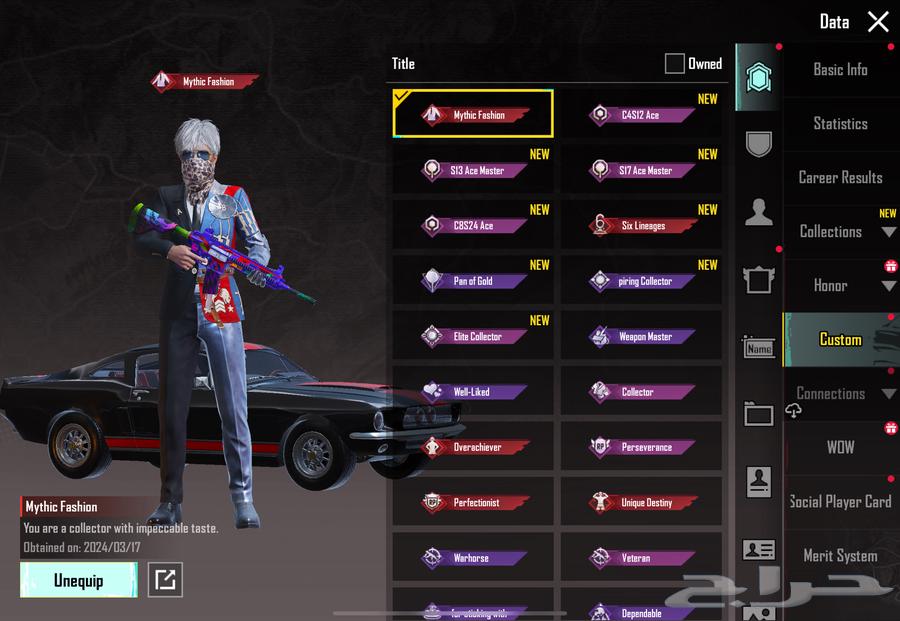Toggle the Owned checkbox
This screenshot has width=900, height=621.
pyautogui.click(x=675, y=64)
